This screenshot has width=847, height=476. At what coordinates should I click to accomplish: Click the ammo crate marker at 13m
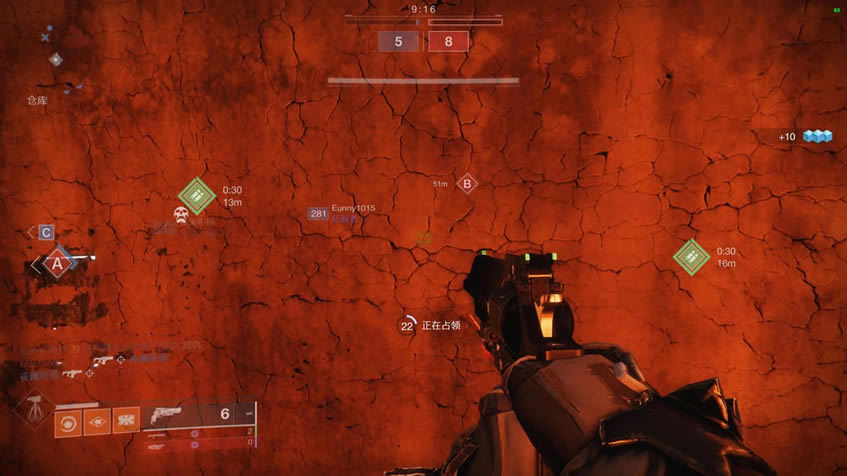pyautogui.click(x=197, y=196)
